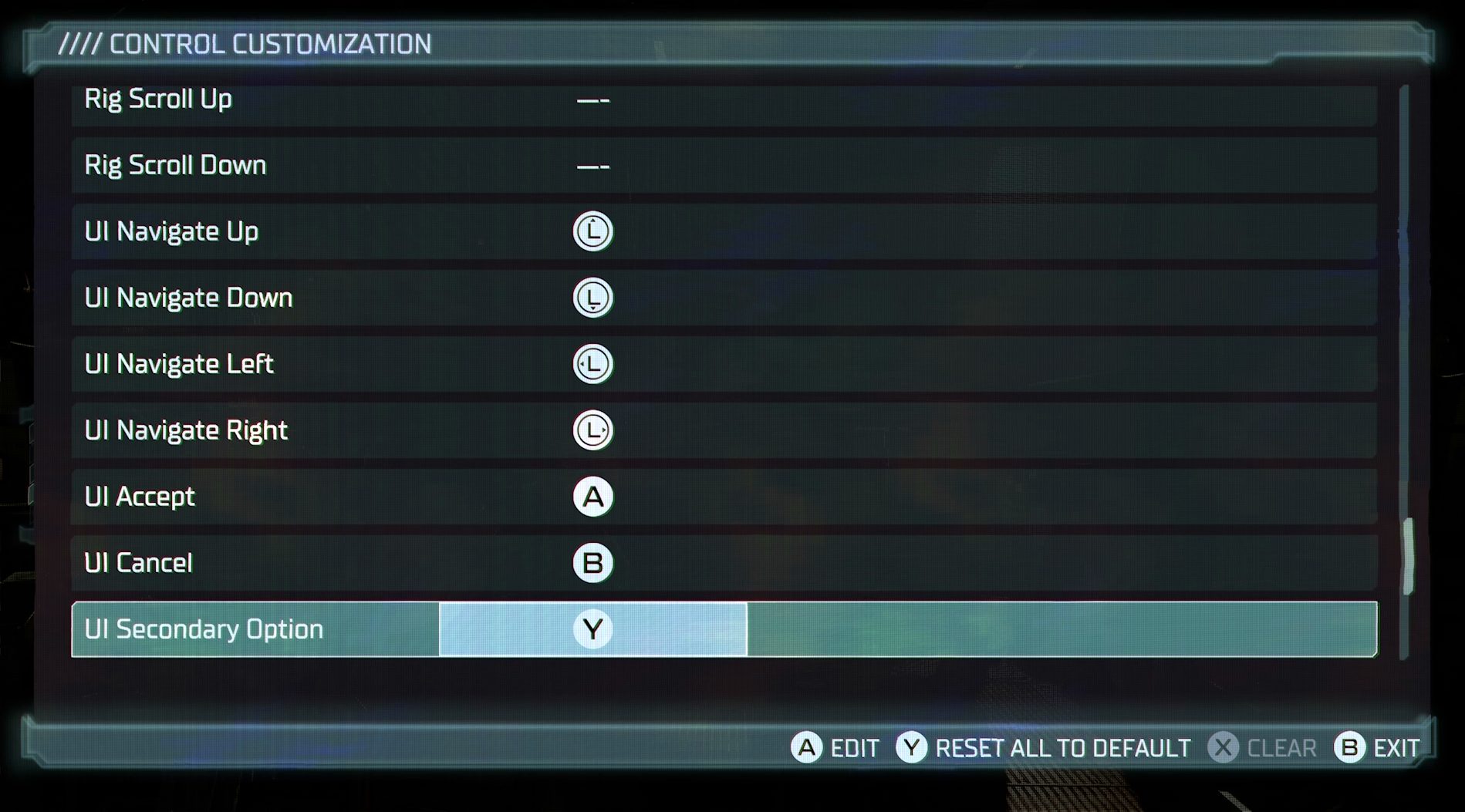Click EXIT to leave Control Customization

tap(1396, 747)
